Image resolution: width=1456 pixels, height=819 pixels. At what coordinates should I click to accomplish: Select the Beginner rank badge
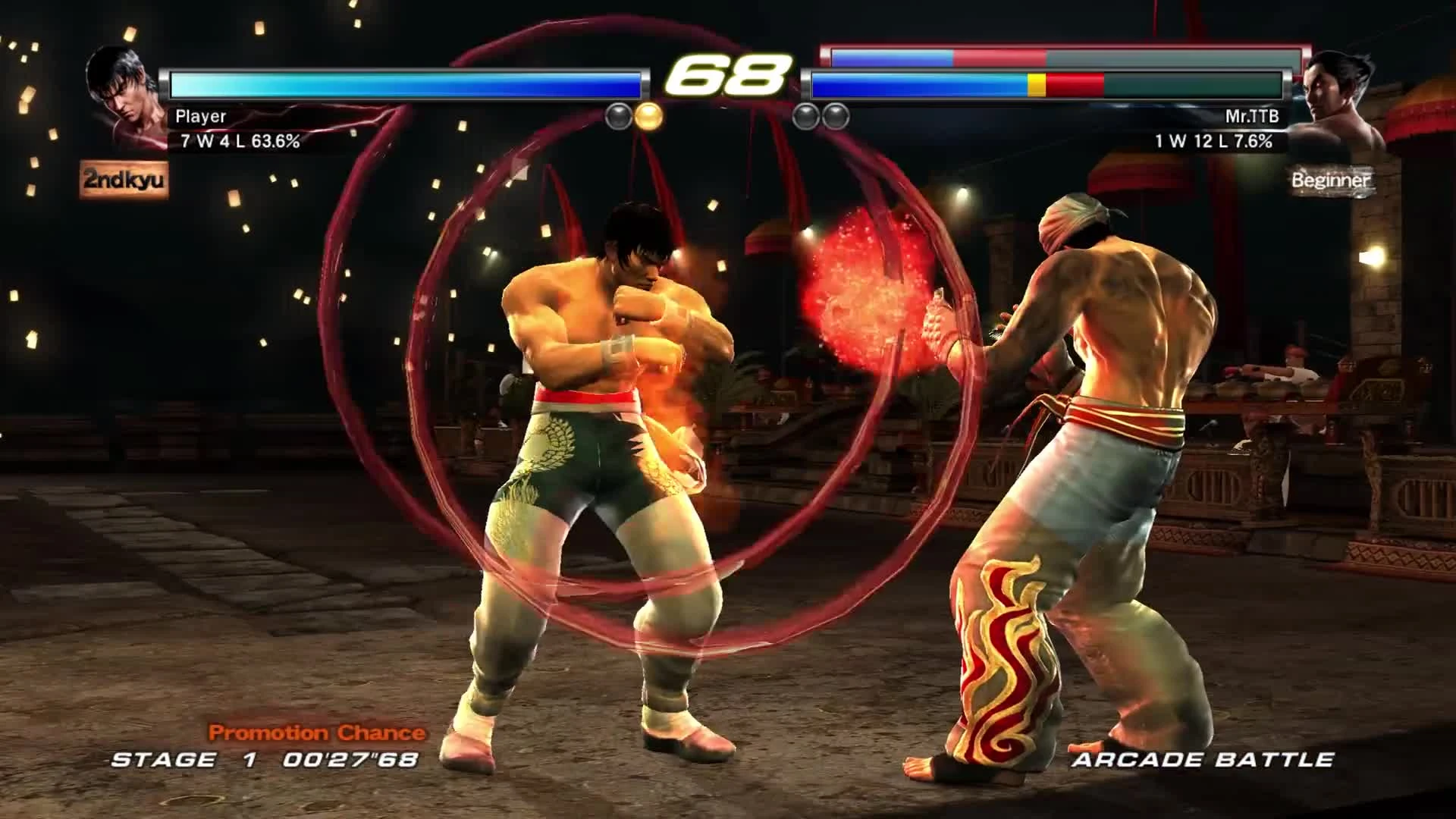(x=1331, y=180)
